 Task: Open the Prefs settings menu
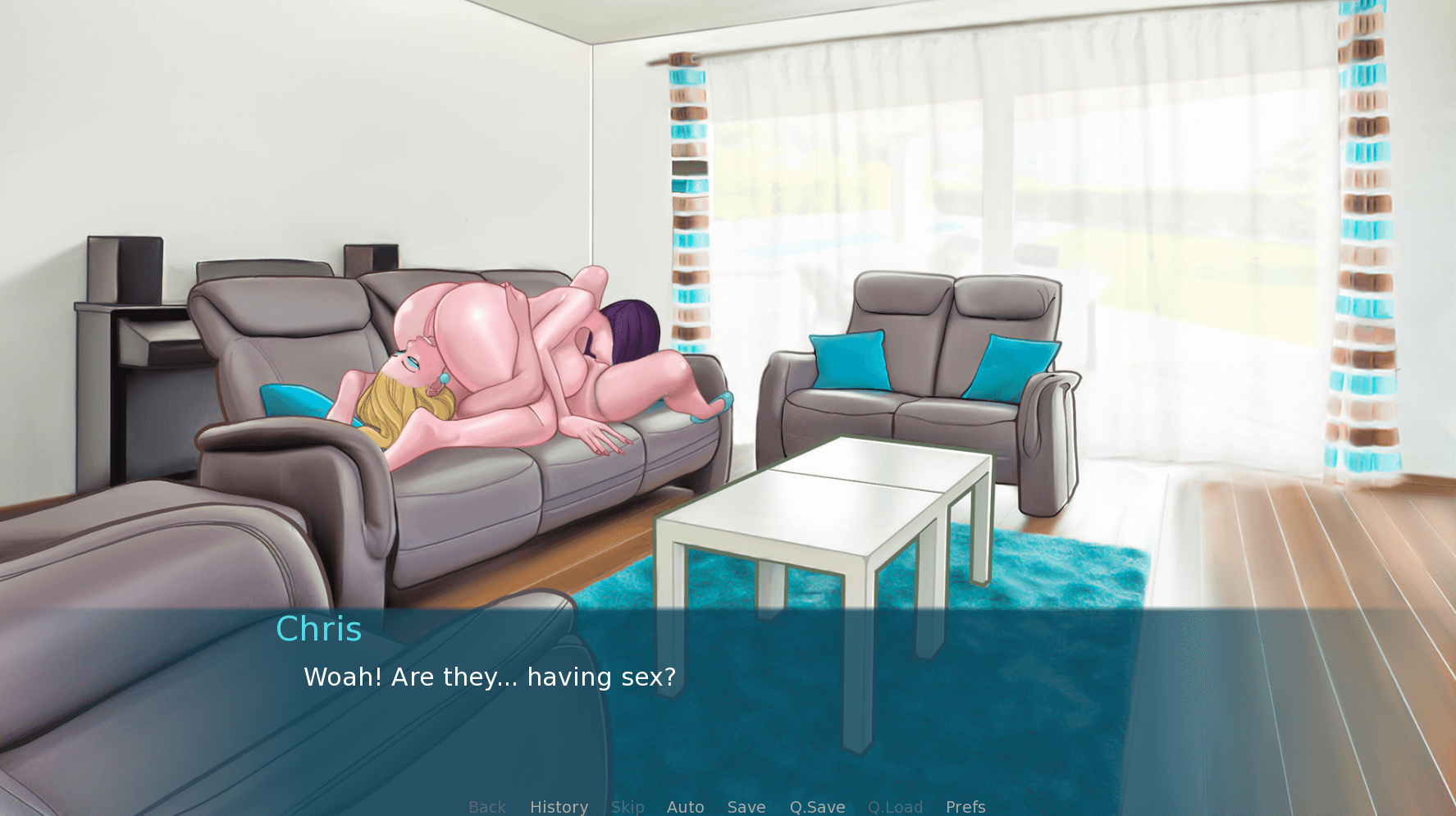coord(965,807)
